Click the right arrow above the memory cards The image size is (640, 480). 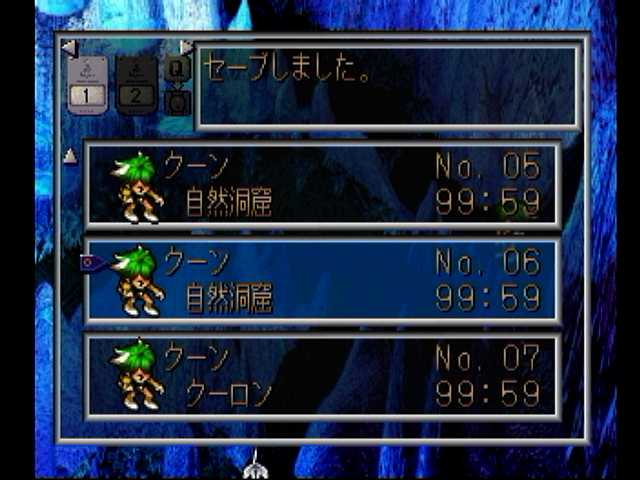tap(186, 47)
